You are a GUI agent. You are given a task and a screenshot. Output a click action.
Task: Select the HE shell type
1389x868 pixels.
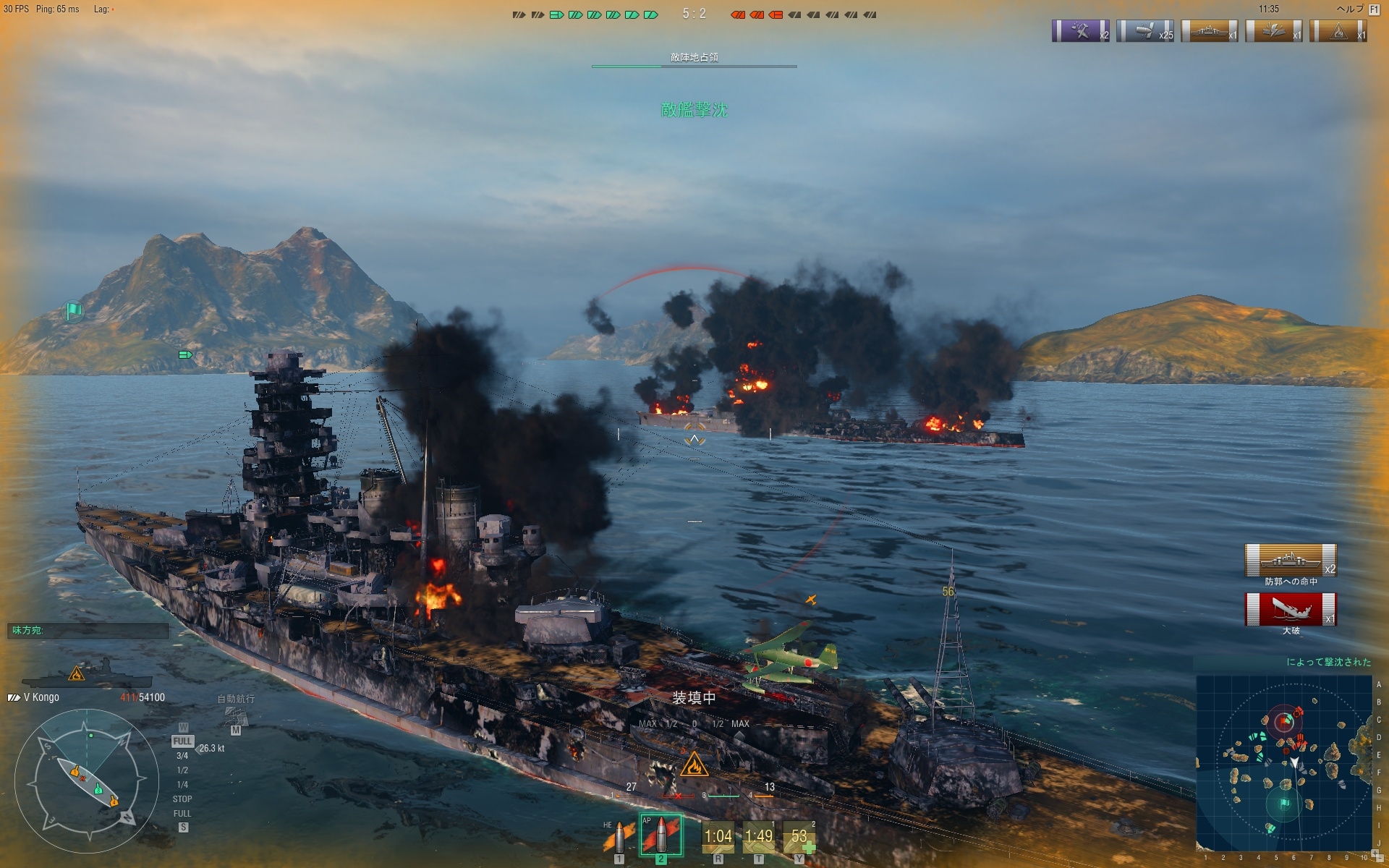(619, 838)
